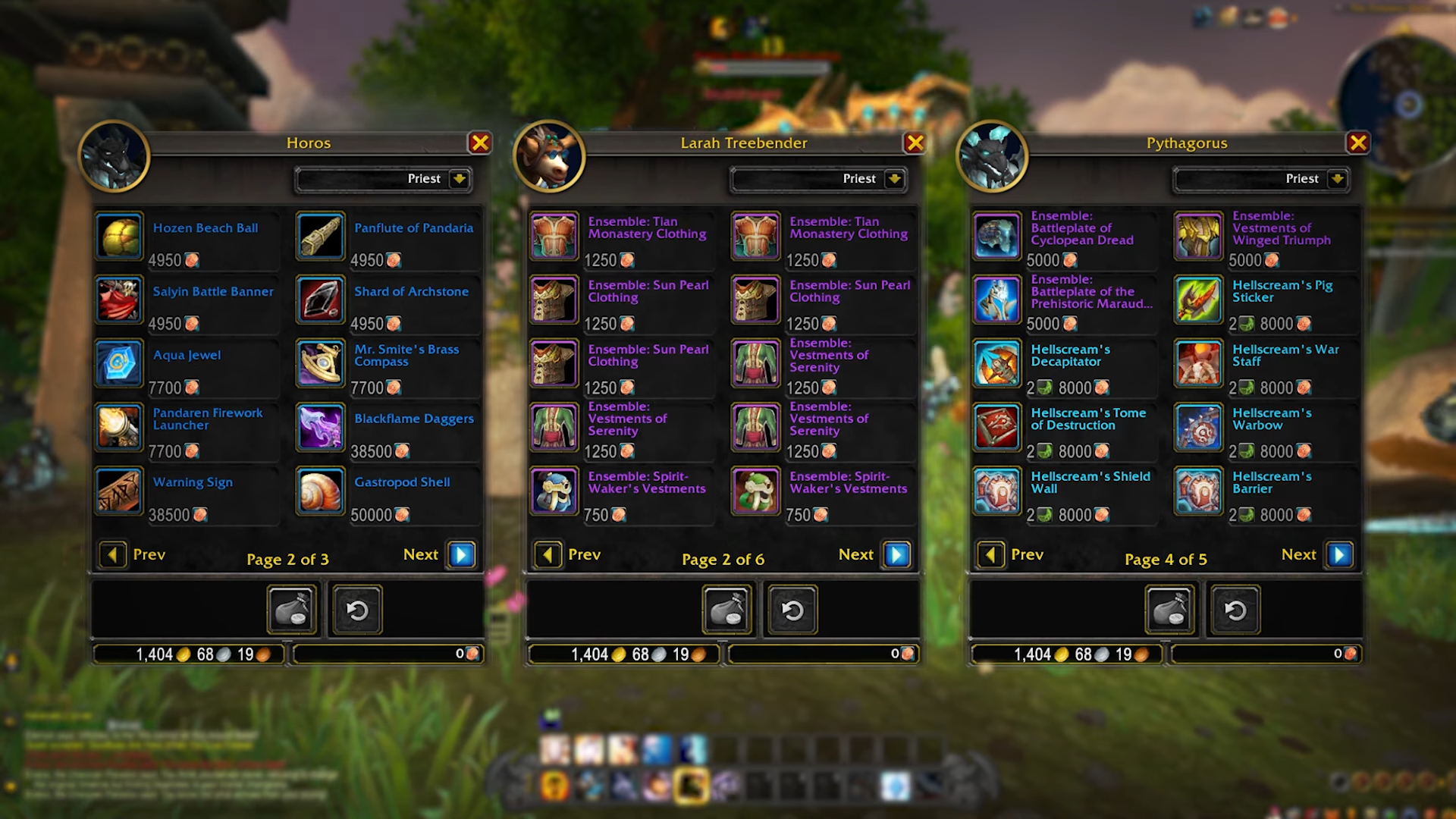Click the Aqua Jewel item icon

119,363
